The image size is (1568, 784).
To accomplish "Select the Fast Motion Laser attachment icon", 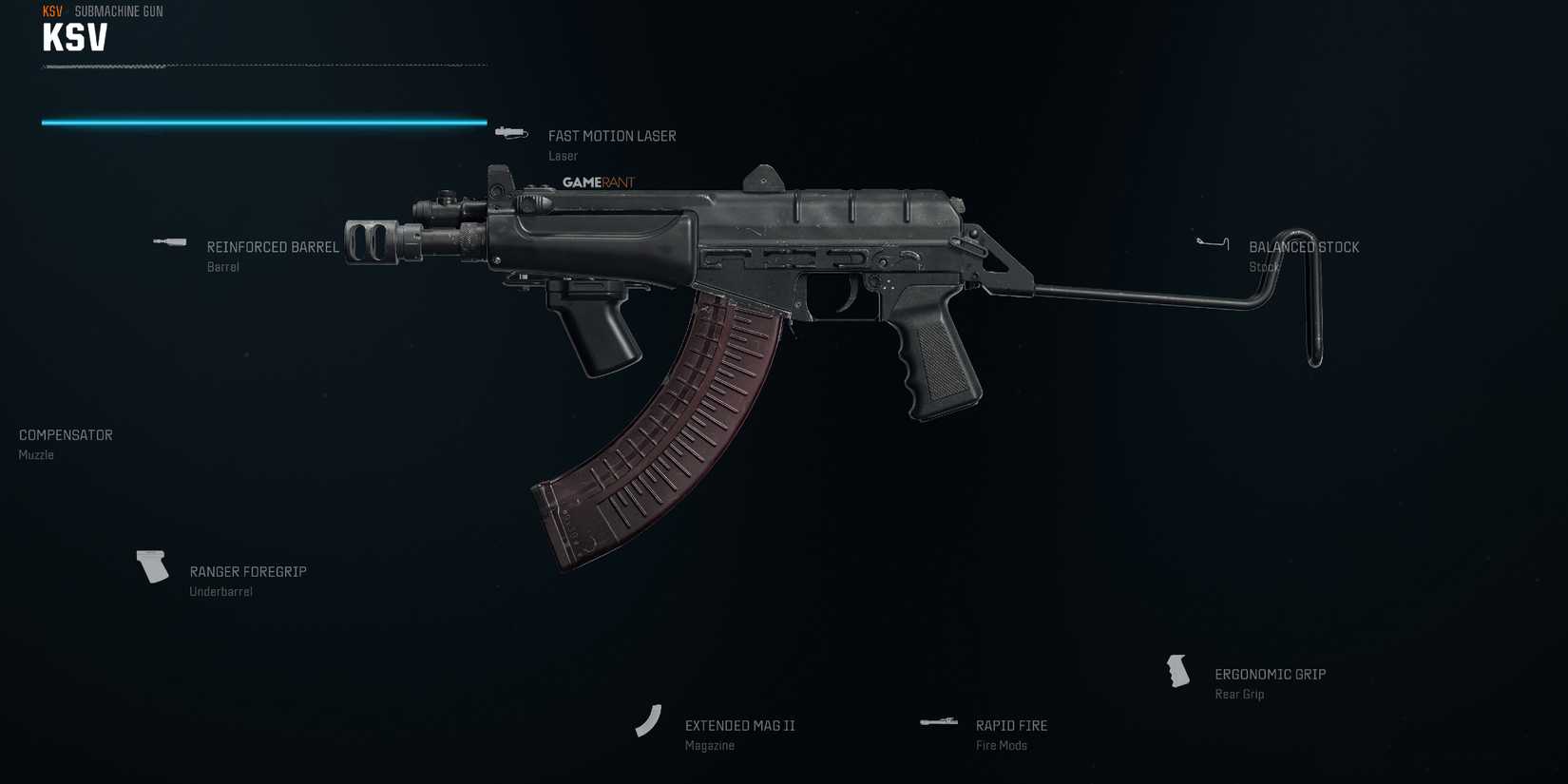I will [510, 132].
